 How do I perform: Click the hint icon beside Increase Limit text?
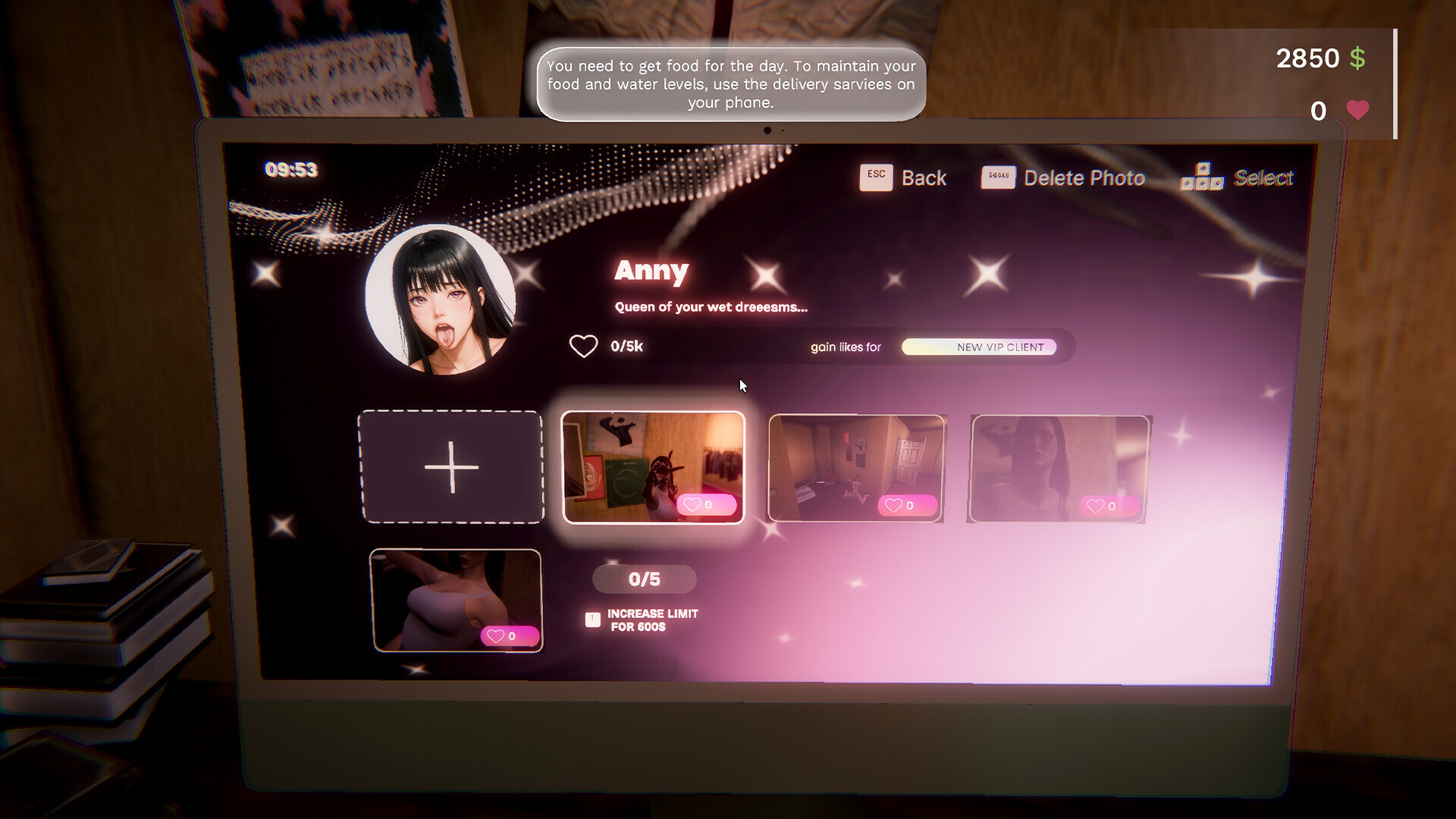pyautogui.click(x=591, y=619)
